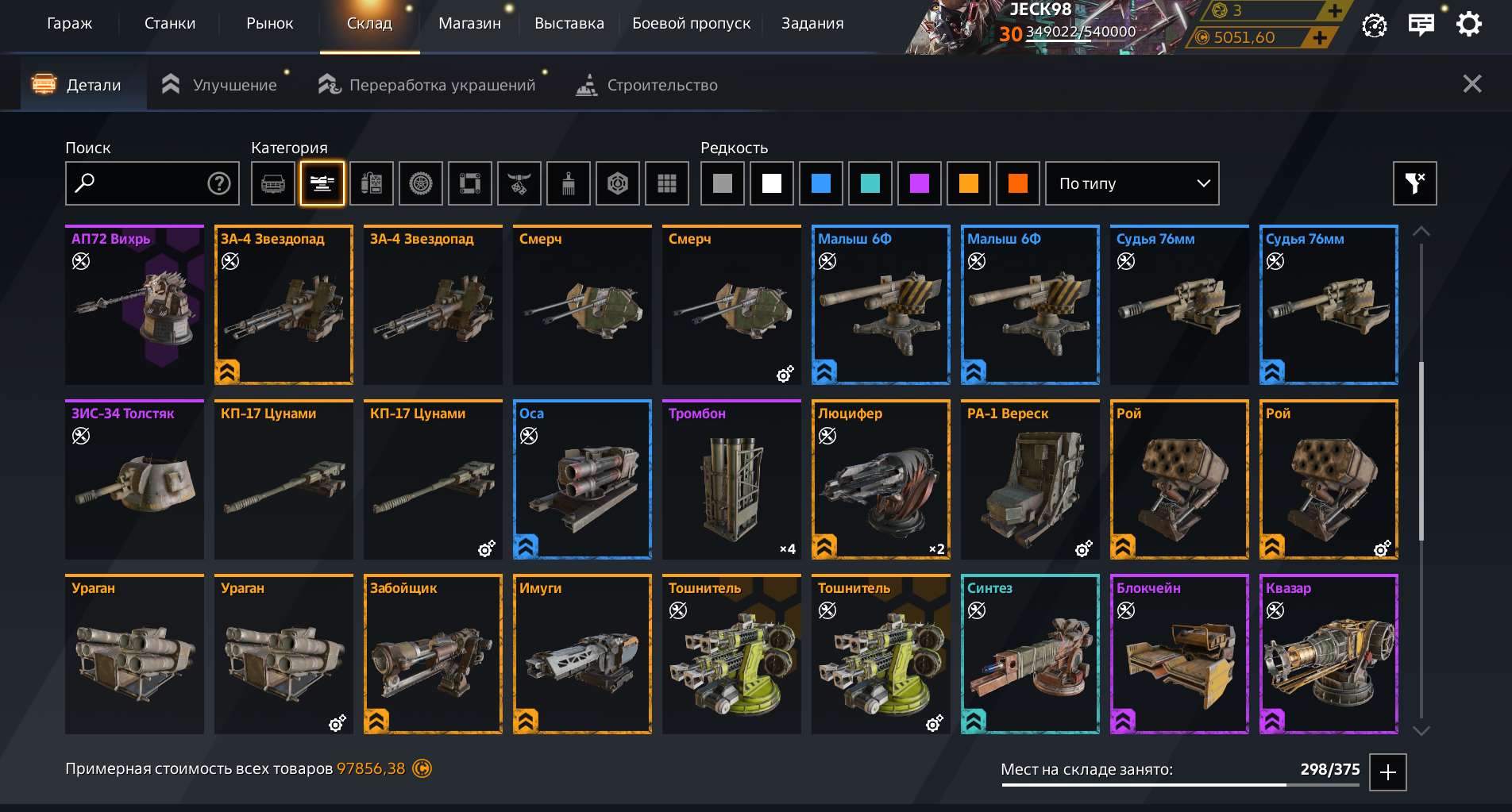Viewport: 1512px width, 812px height.
Task: Open settings via the gear icon
Action: (1469, 24)
